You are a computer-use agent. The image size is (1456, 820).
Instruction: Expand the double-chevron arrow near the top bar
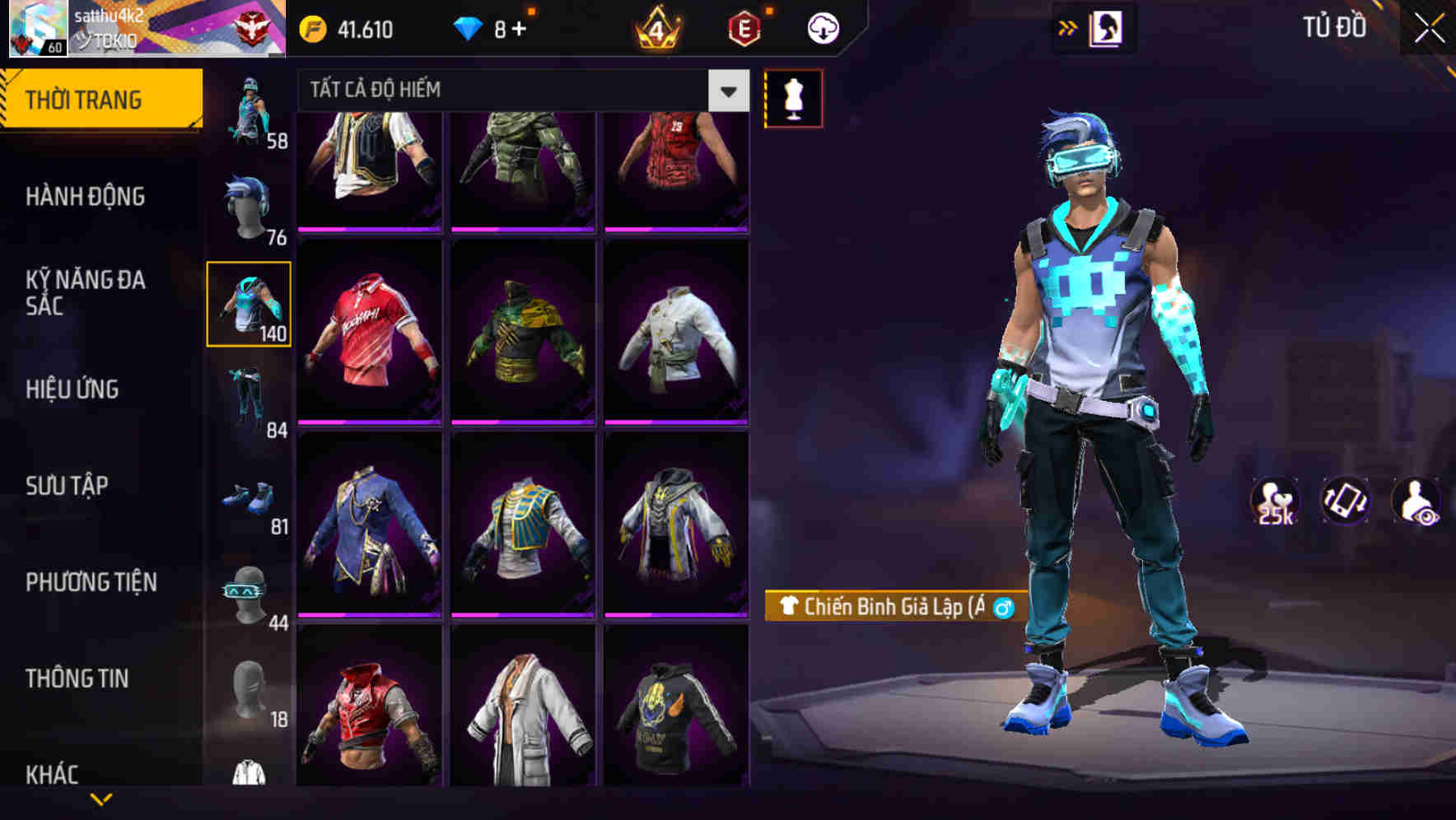(1067, 26)
